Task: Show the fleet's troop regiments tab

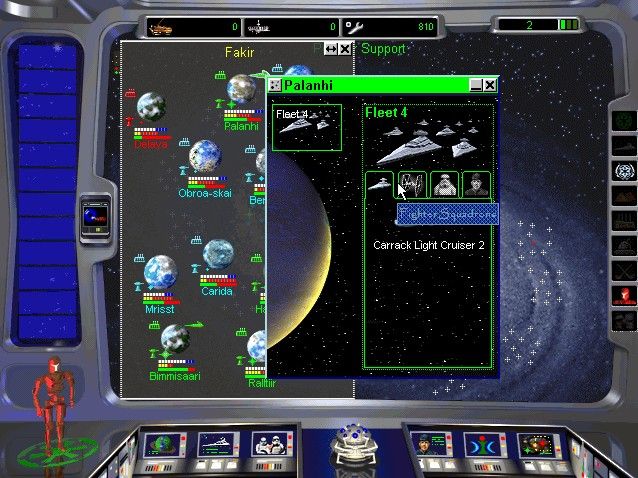Action: pyautogui.click(x=444, y=184)
